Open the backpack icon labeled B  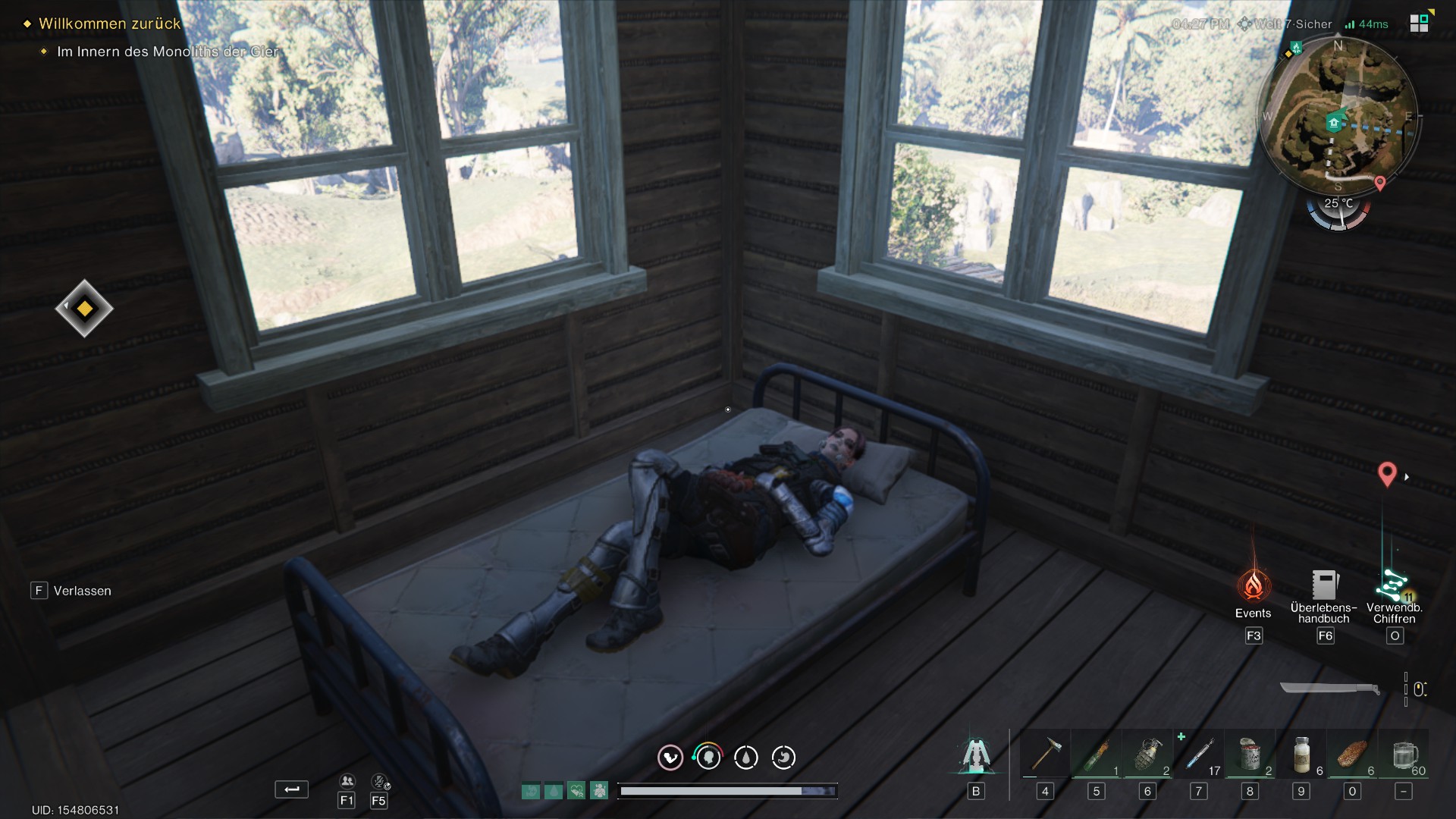pyautogui.click(x=976, y=755)
